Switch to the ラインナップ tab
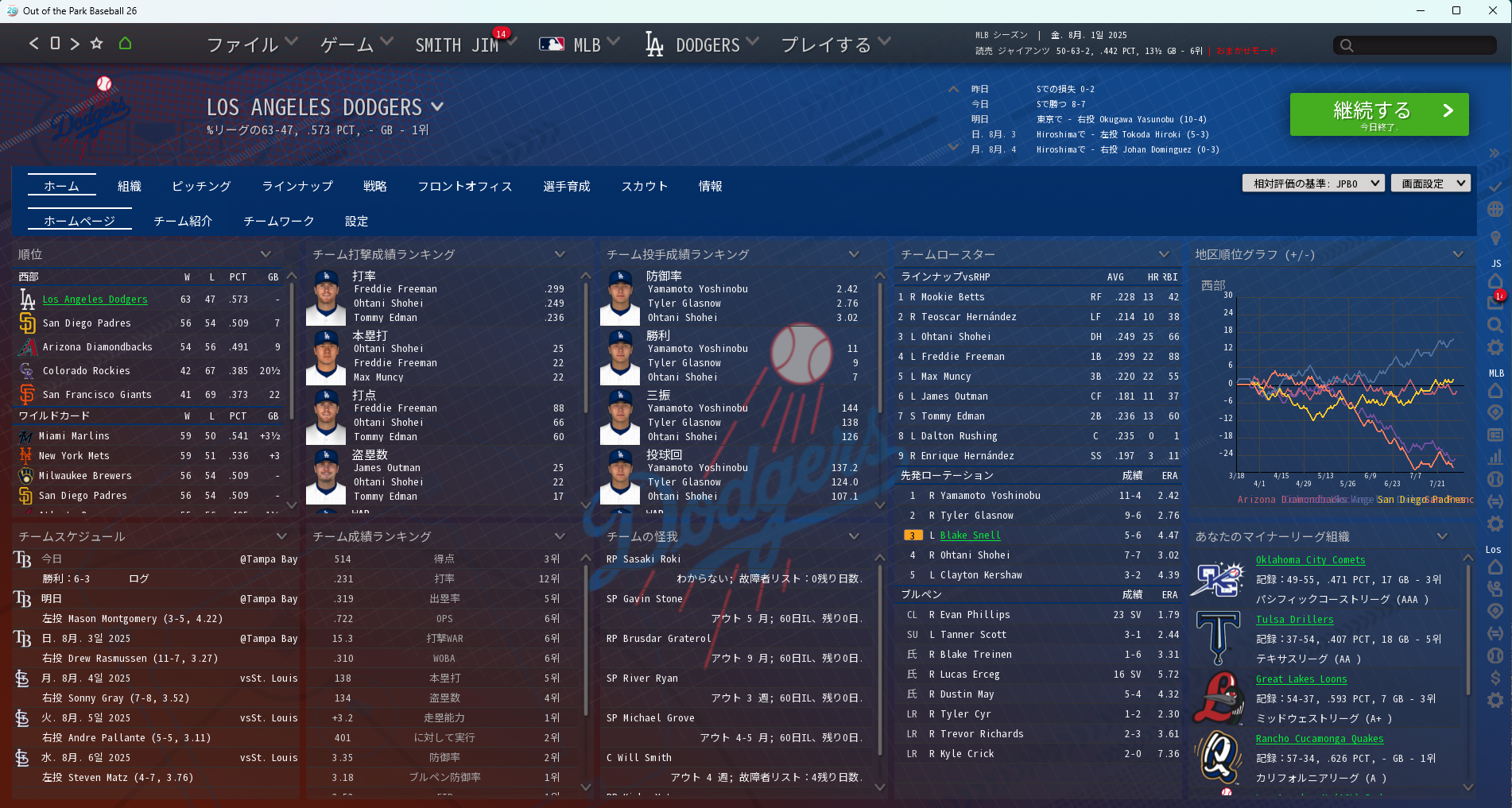The image size is (1512, 808). tap(297, 186)
